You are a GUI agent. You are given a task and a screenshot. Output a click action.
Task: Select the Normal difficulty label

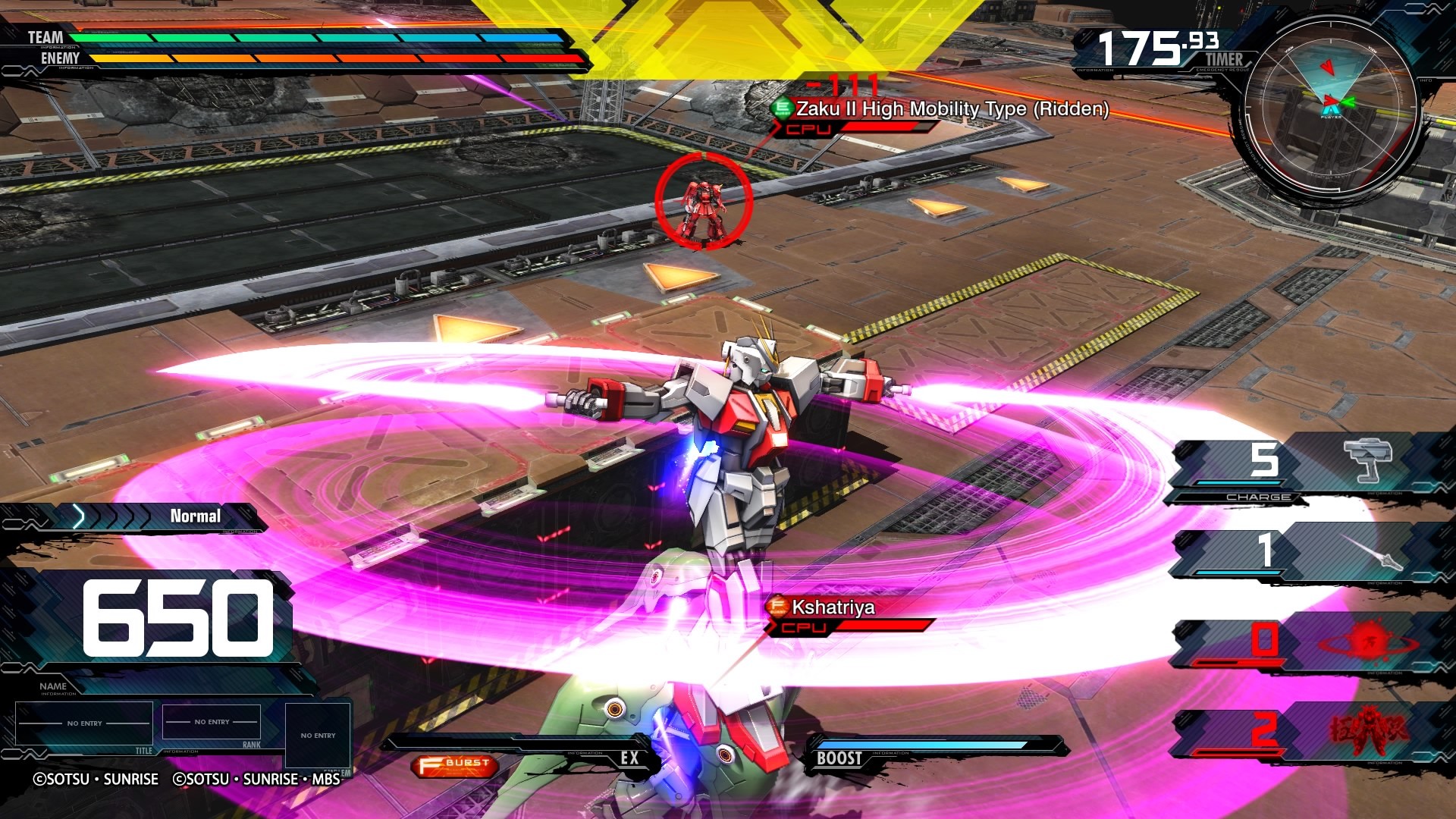tap(194, 516)
